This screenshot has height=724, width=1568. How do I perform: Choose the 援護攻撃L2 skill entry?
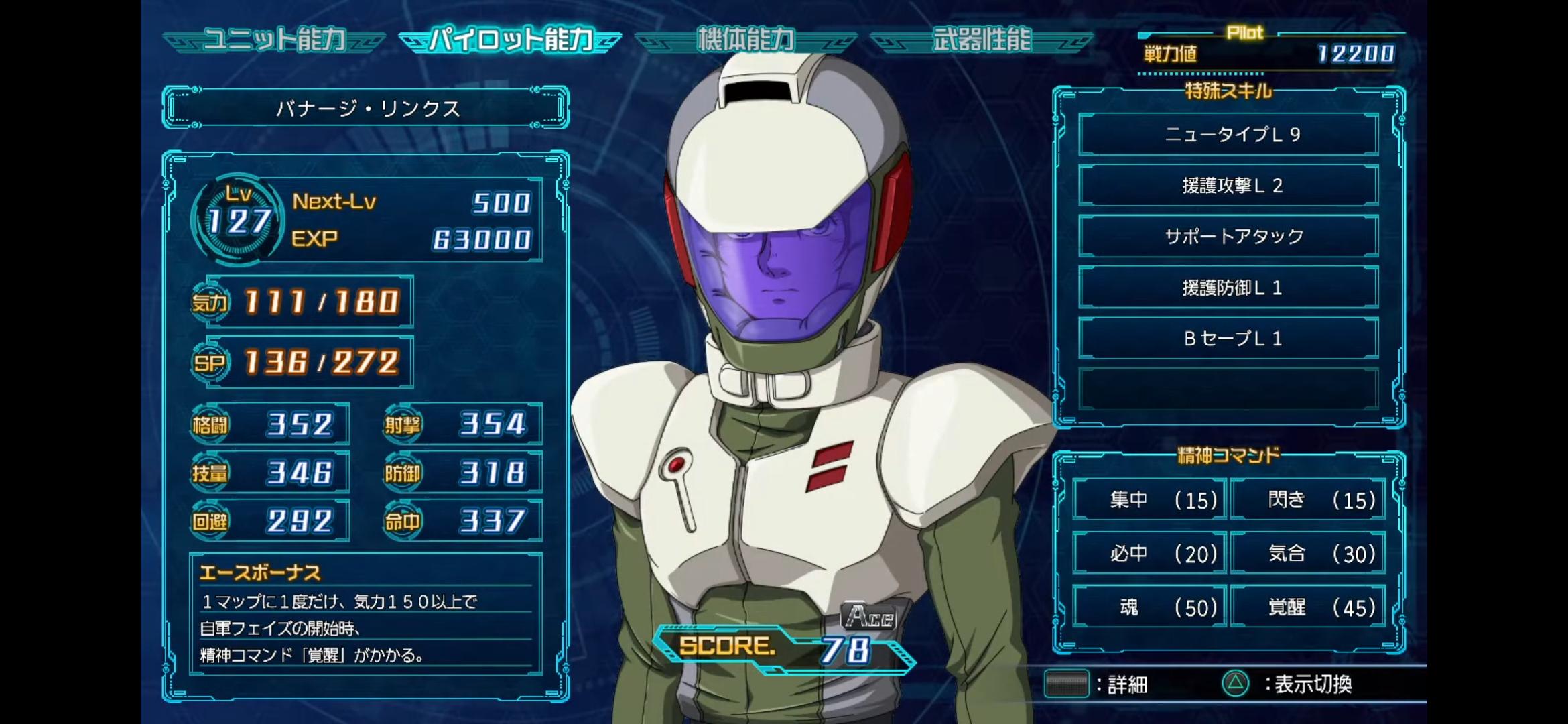click(1228, 186)
